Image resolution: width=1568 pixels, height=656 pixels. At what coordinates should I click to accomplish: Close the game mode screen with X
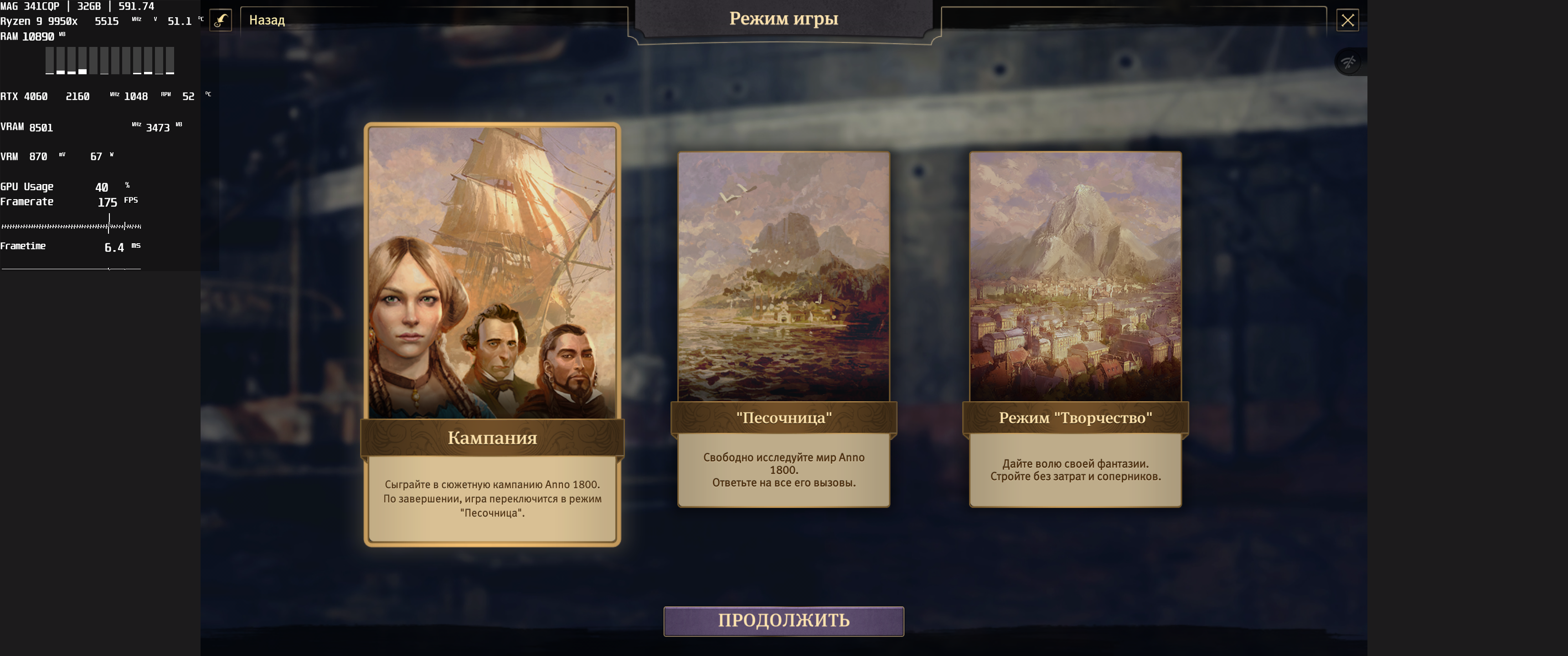tap(1347, 20)
